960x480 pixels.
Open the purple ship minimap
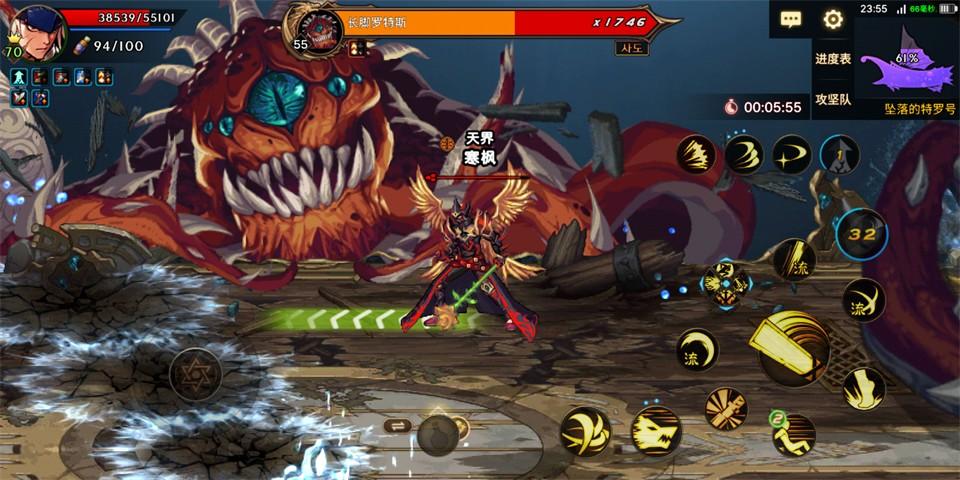907,62
